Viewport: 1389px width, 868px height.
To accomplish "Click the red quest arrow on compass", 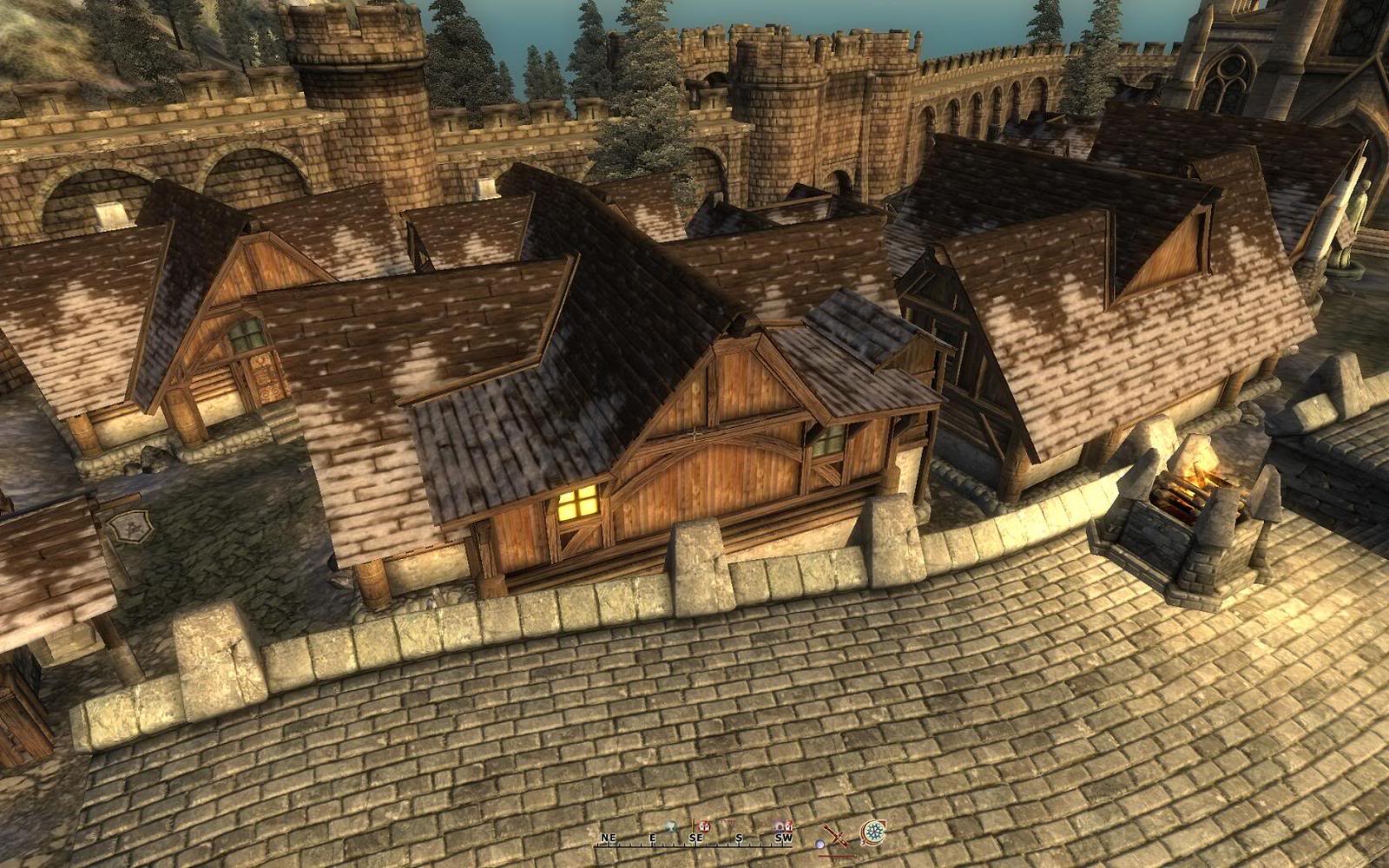I will click(x=727, y=825).
